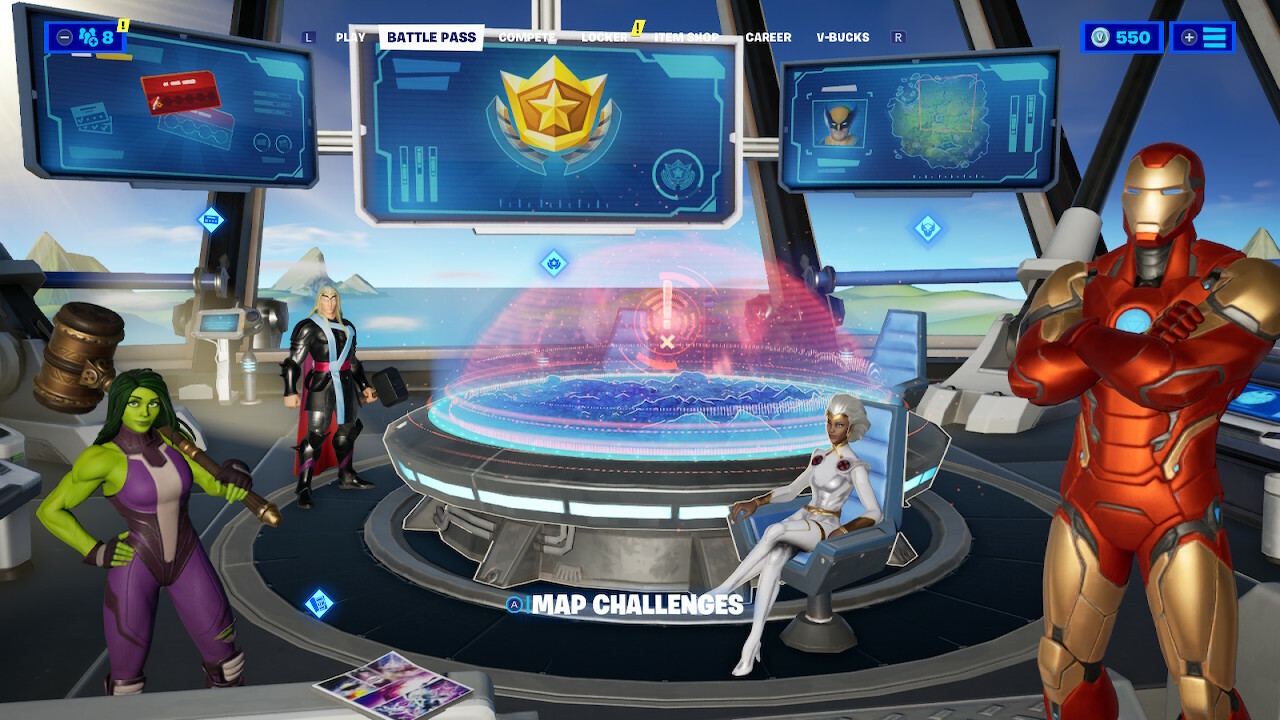1280x720 pixels.
Task: Open the V-Bucks tab
Action: pos(843,38)
